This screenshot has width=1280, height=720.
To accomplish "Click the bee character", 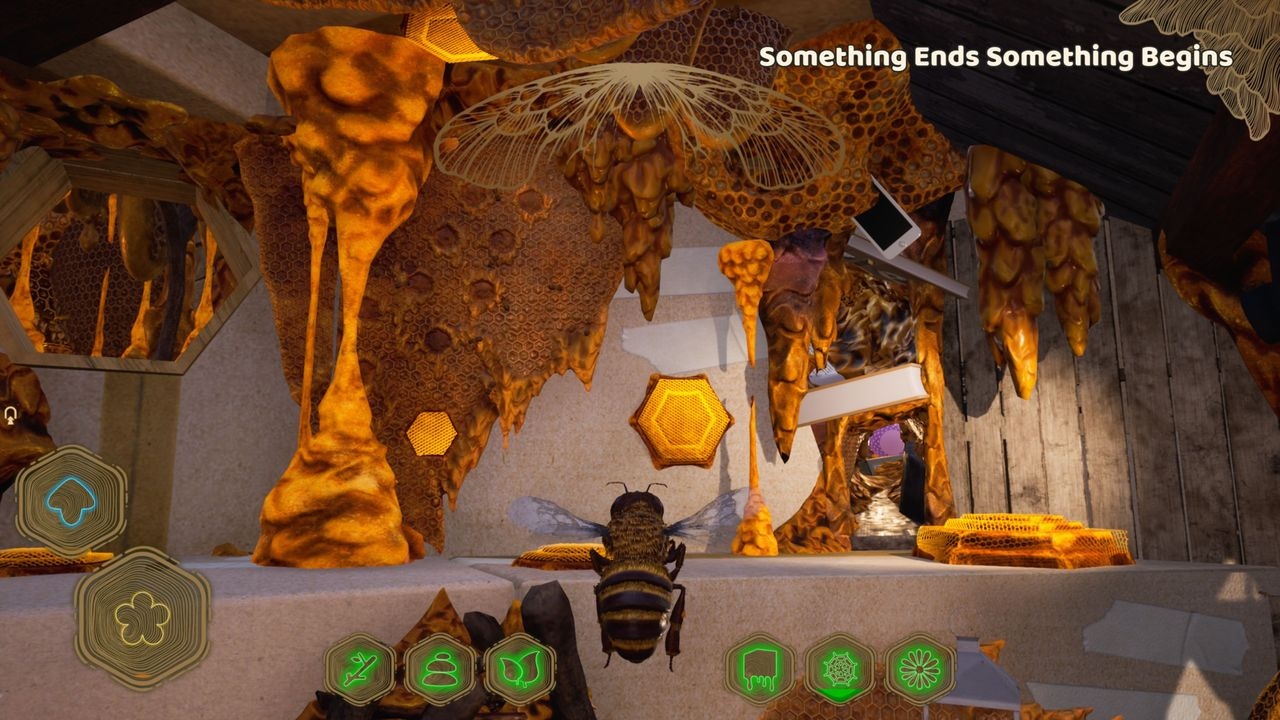I will [x=632, y=580].
